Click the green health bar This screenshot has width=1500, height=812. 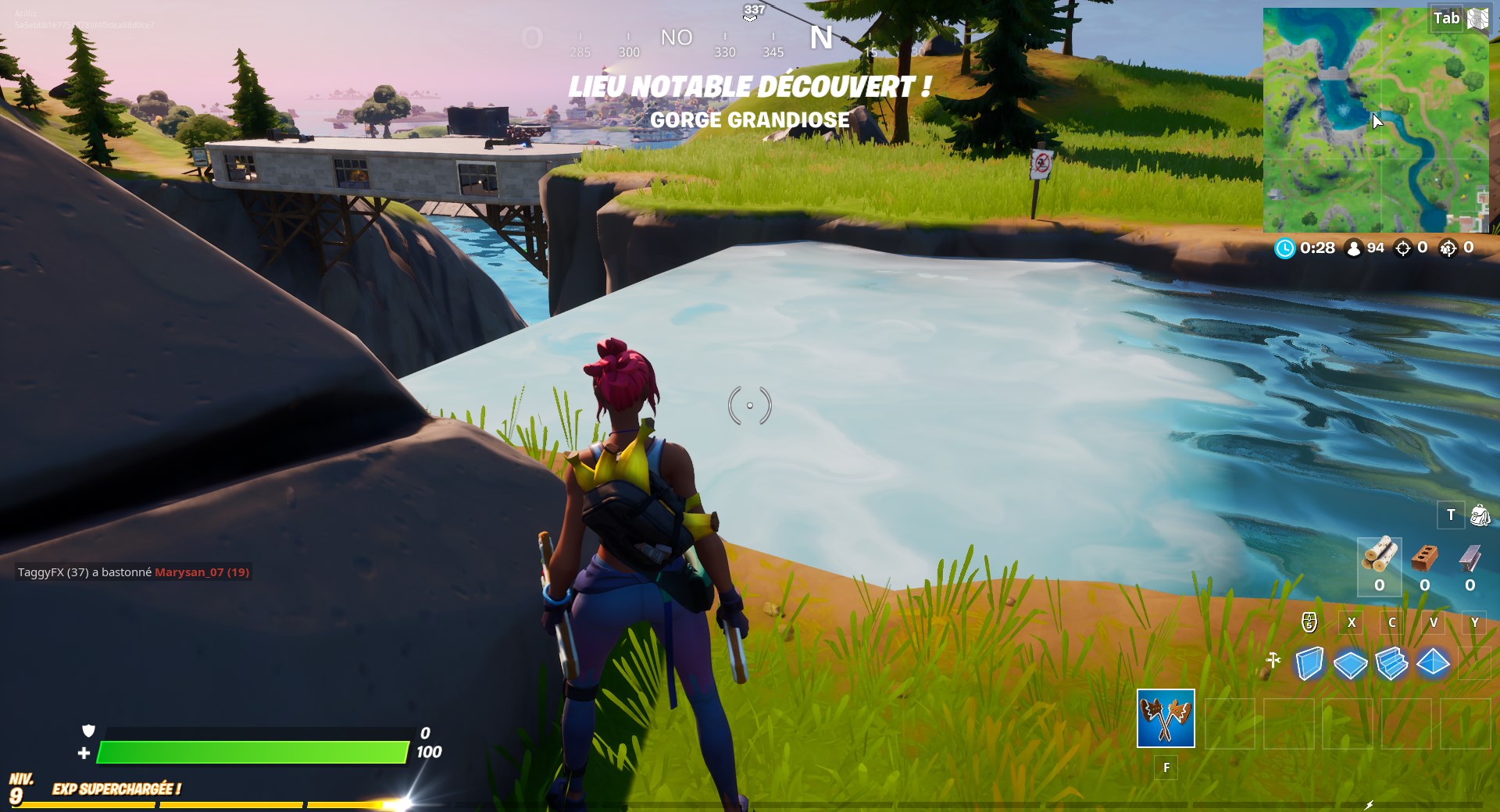tap(250, 754)
